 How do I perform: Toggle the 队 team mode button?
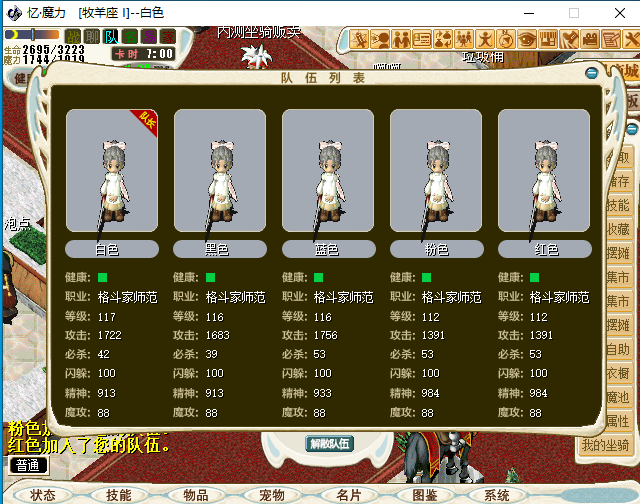coord(112,36)
